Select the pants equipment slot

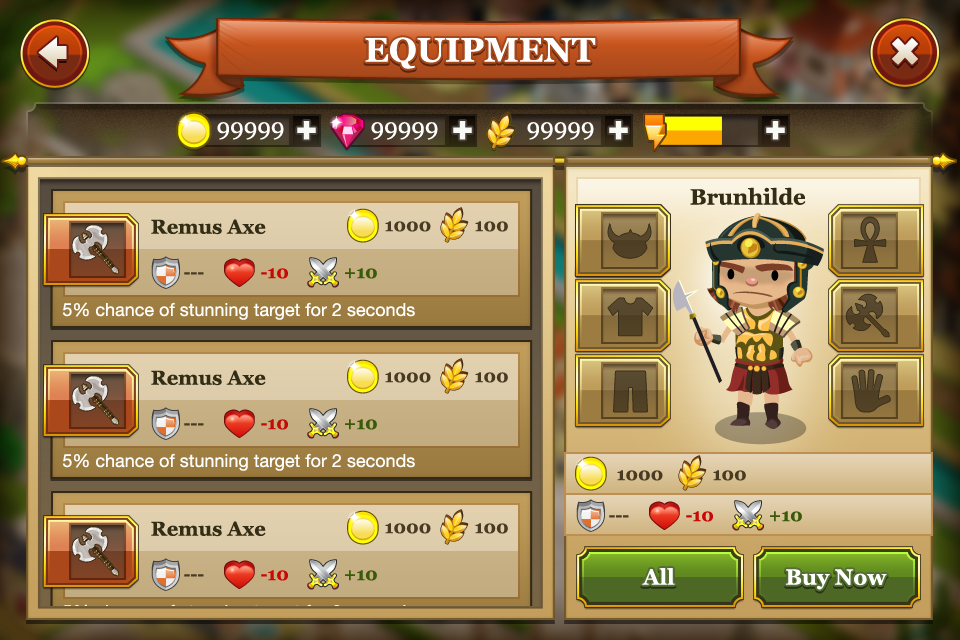pyautogui.click(x=622, y=391)
